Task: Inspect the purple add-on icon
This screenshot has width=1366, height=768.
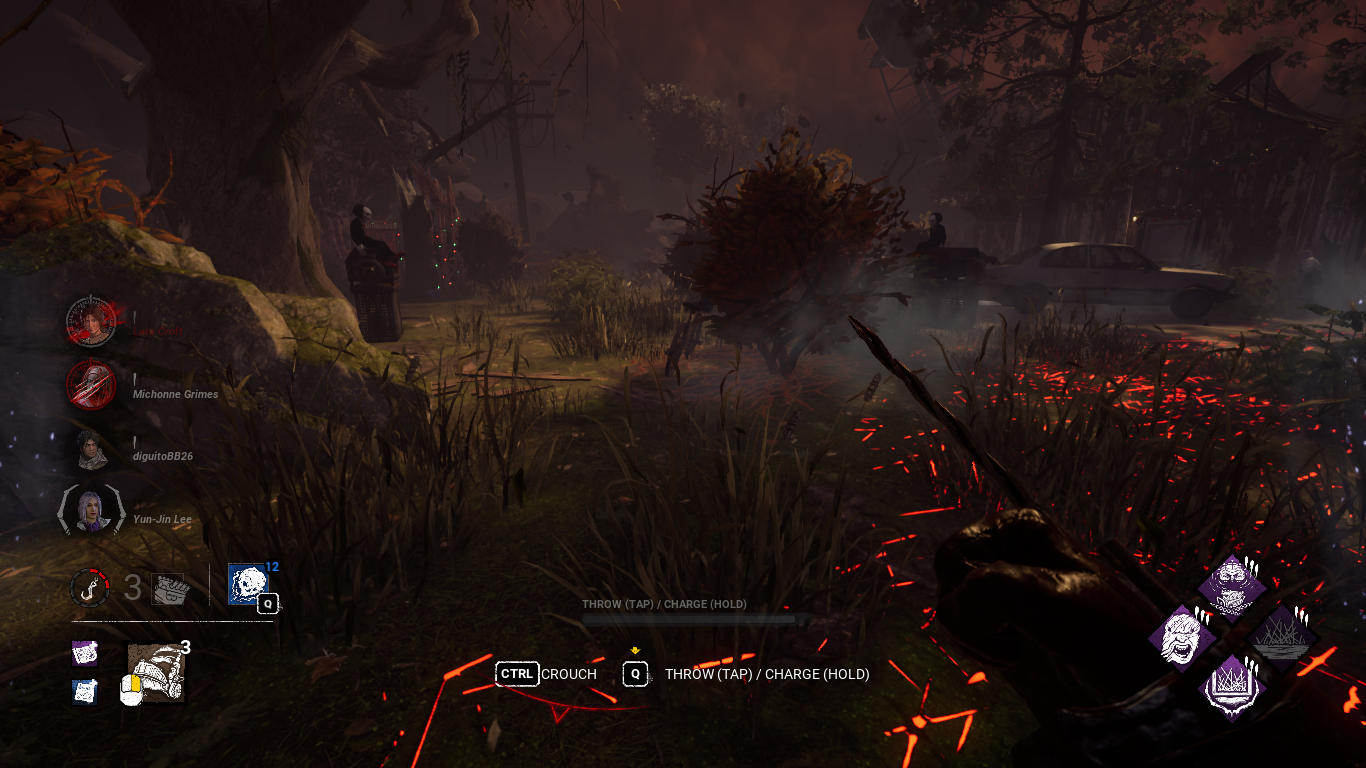Action: pos(85,653)
